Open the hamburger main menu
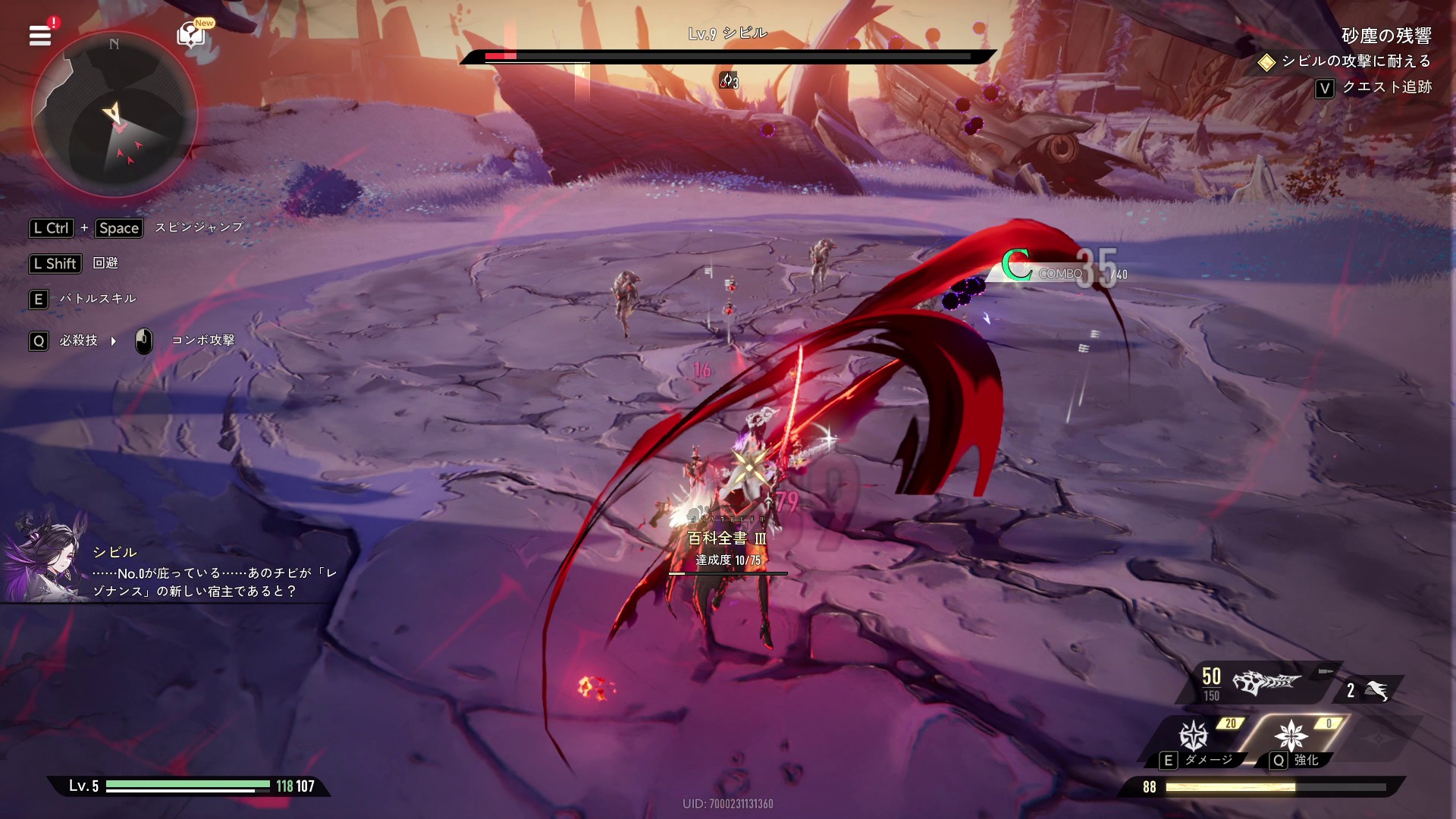Viewport: 1456px width, 819px height. coord(40,35)
